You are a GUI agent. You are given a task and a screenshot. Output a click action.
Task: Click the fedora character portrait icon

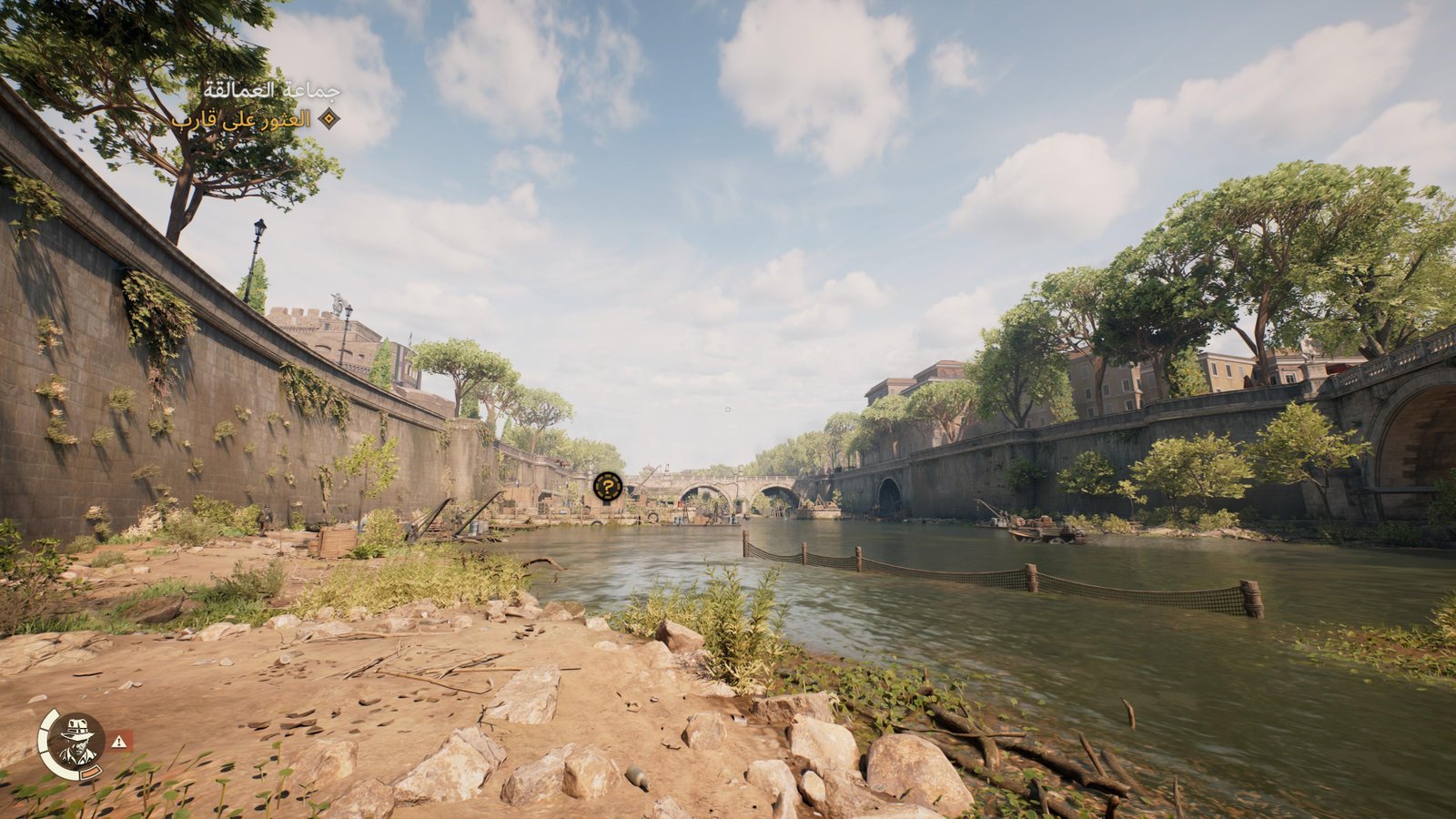pyautogui.click(x=76, y=742)
